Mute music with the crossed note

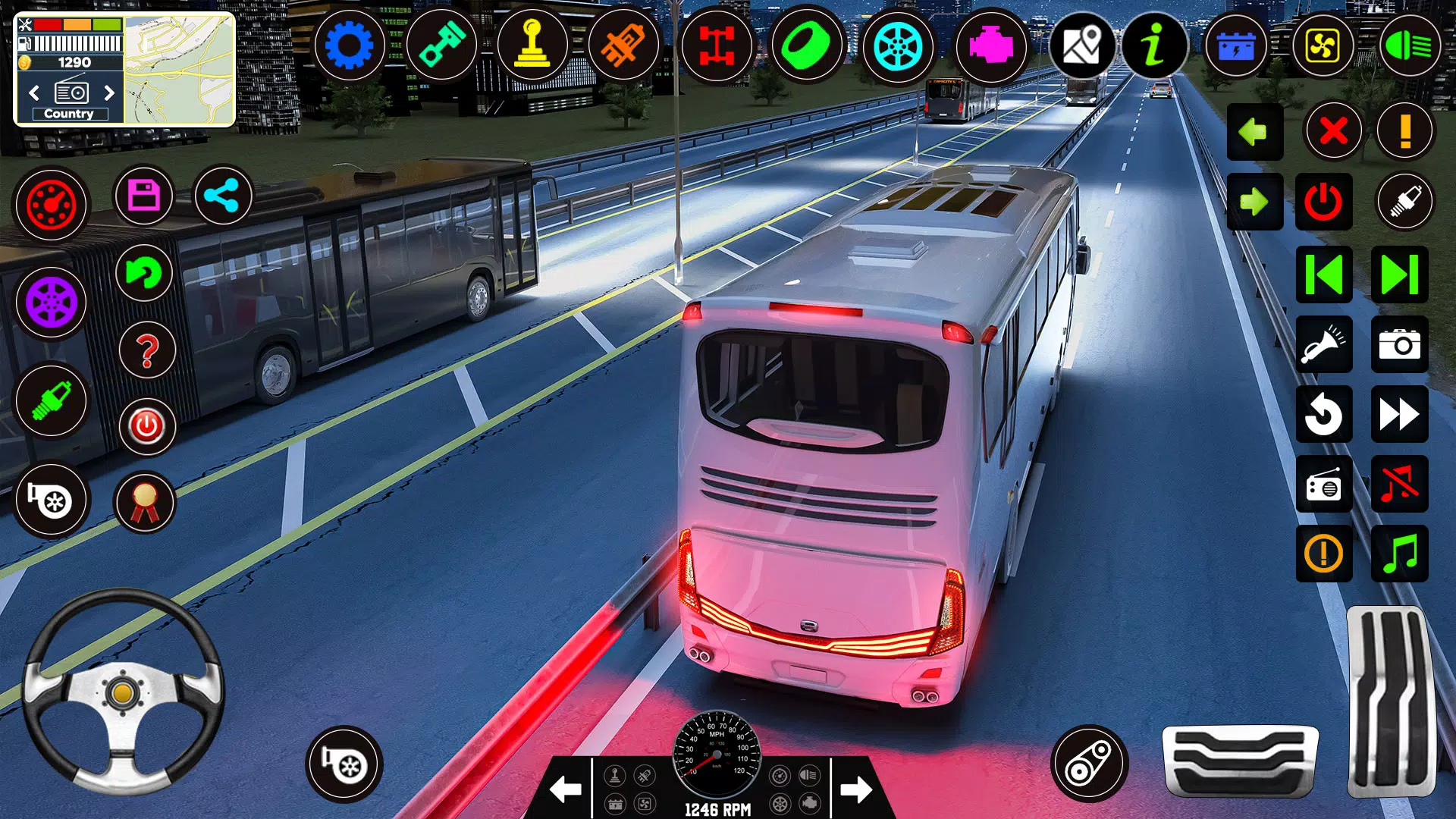click(1399, 484)
